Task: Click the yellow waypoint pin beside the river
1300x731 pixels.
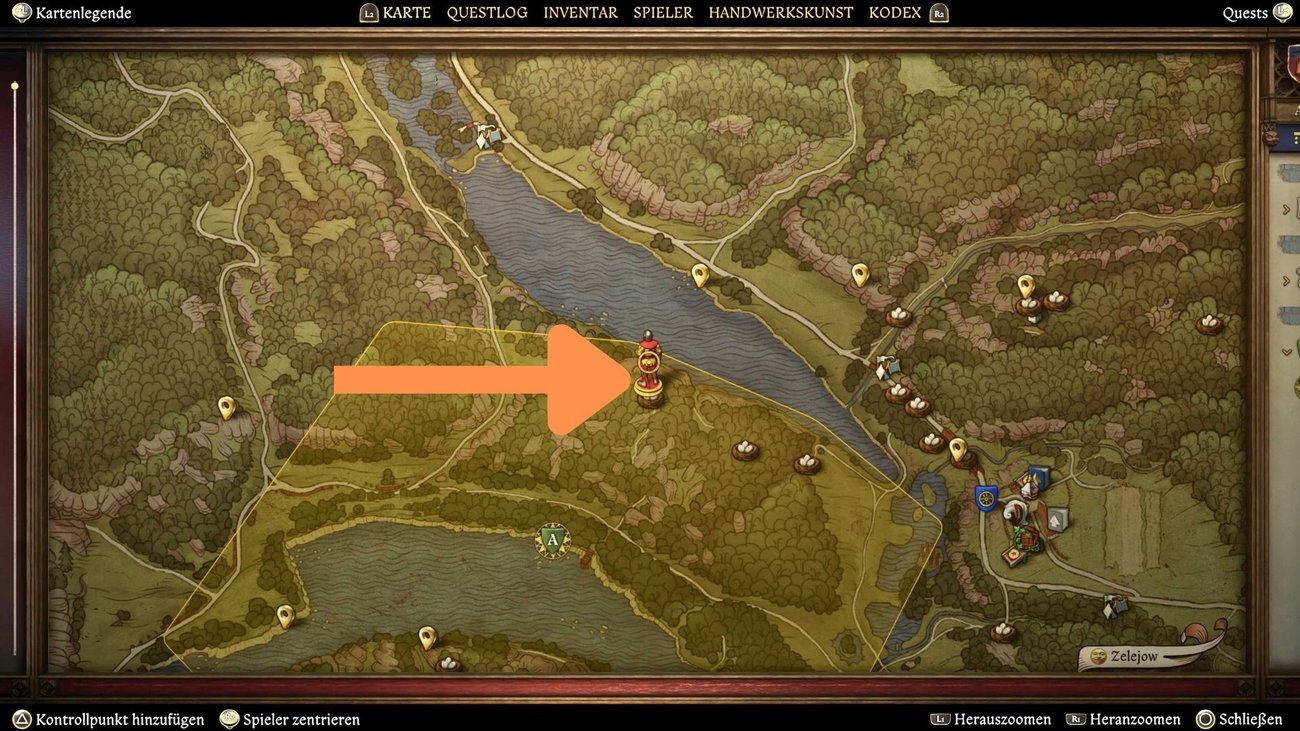Action: [698, 273]
